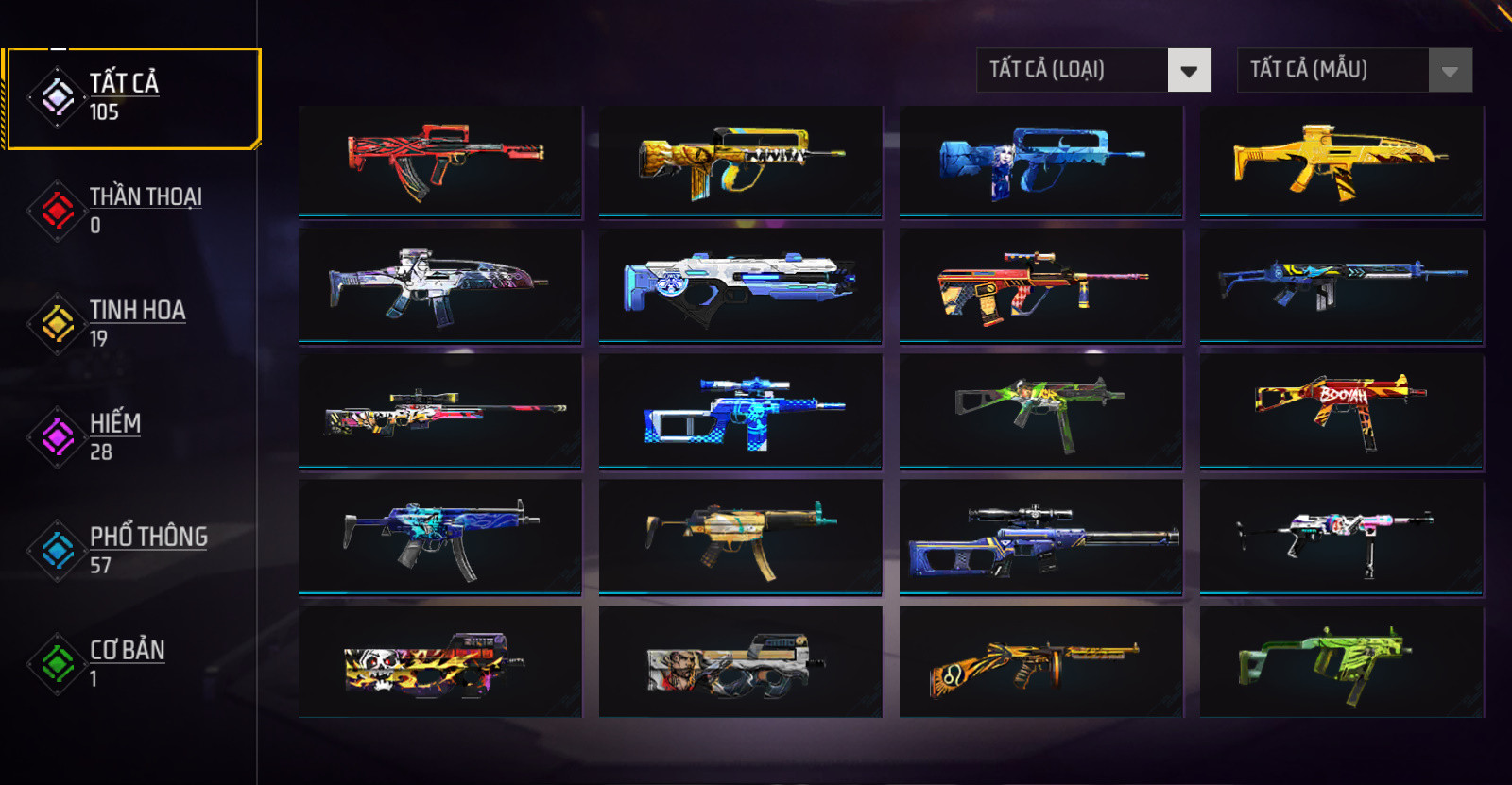
Task: Select the long blue scoped sniper rifle skin
Action: pos(1040,536)
